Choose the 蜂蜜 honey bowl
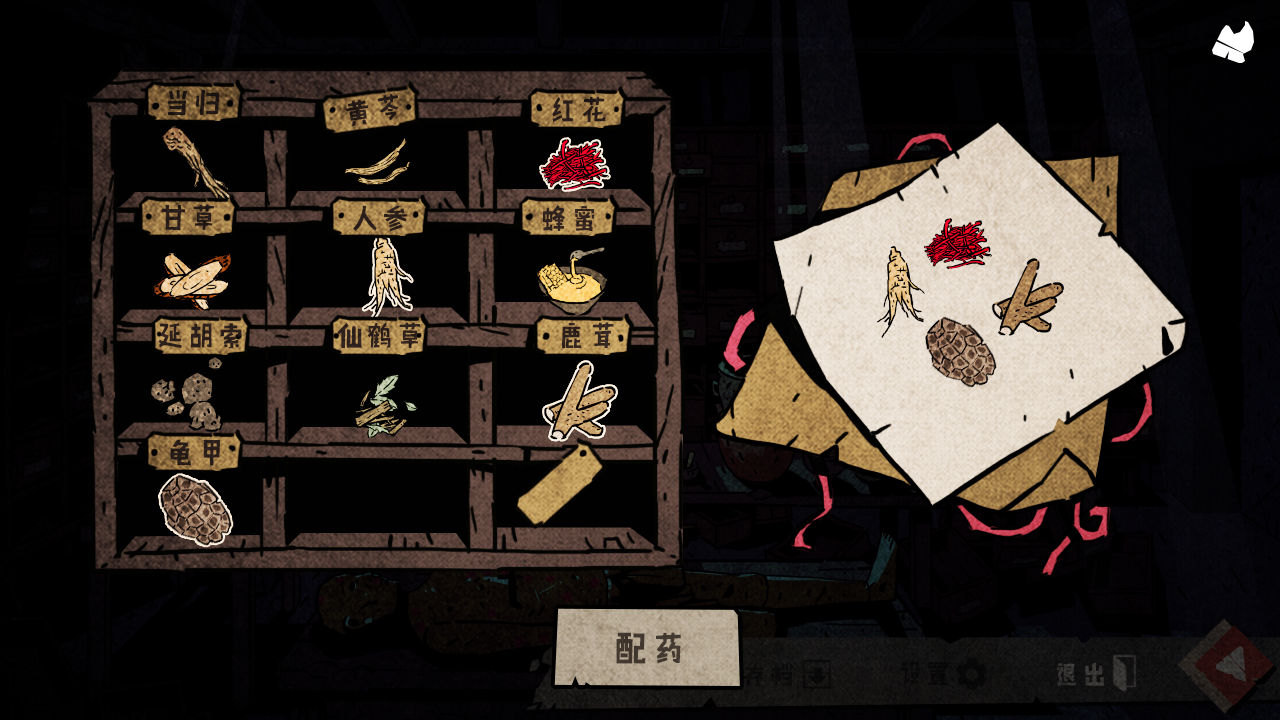1280x720 pixels. point(571,277)
